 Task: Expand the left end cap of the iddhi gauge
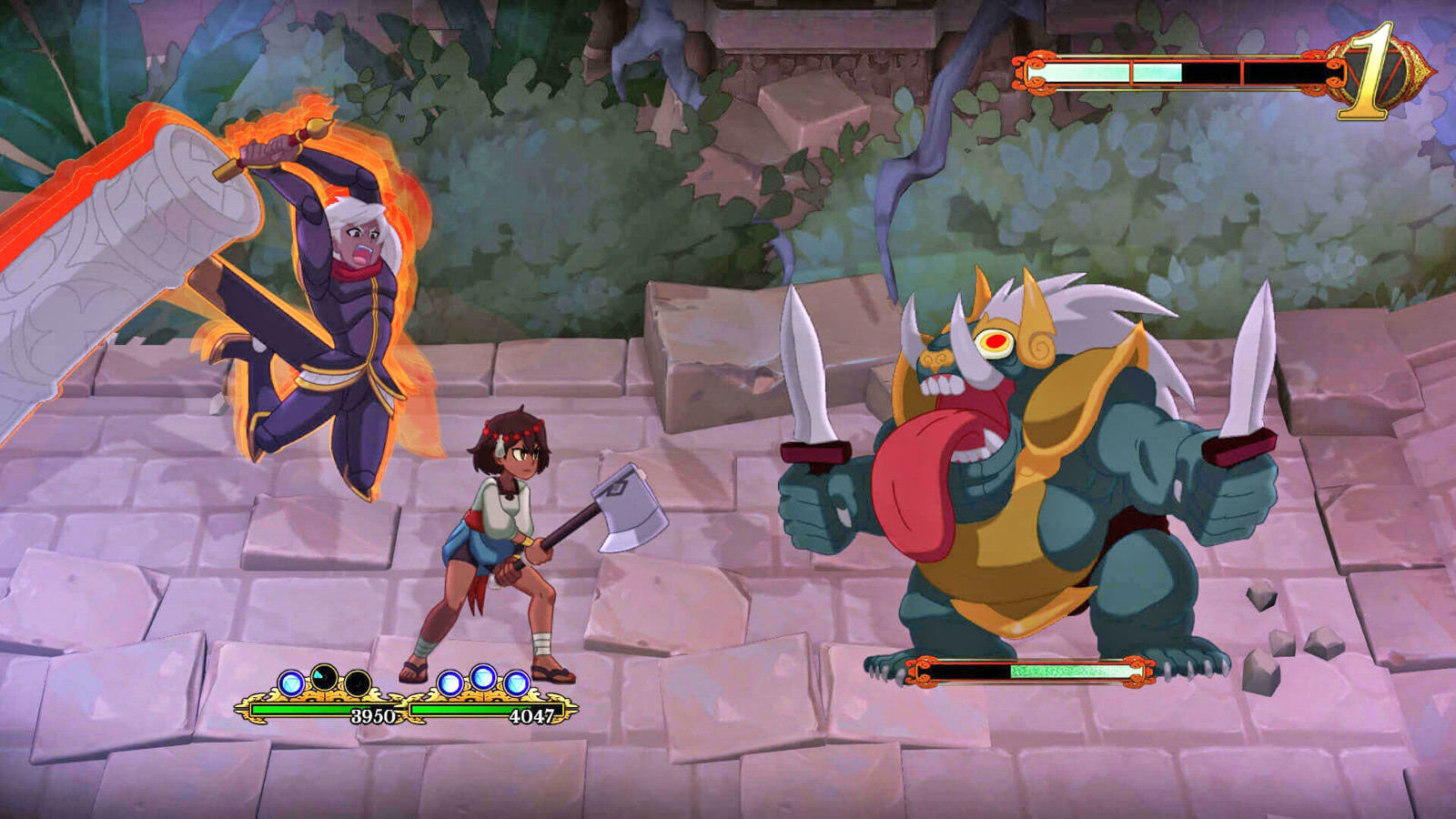coord(1033,71)
